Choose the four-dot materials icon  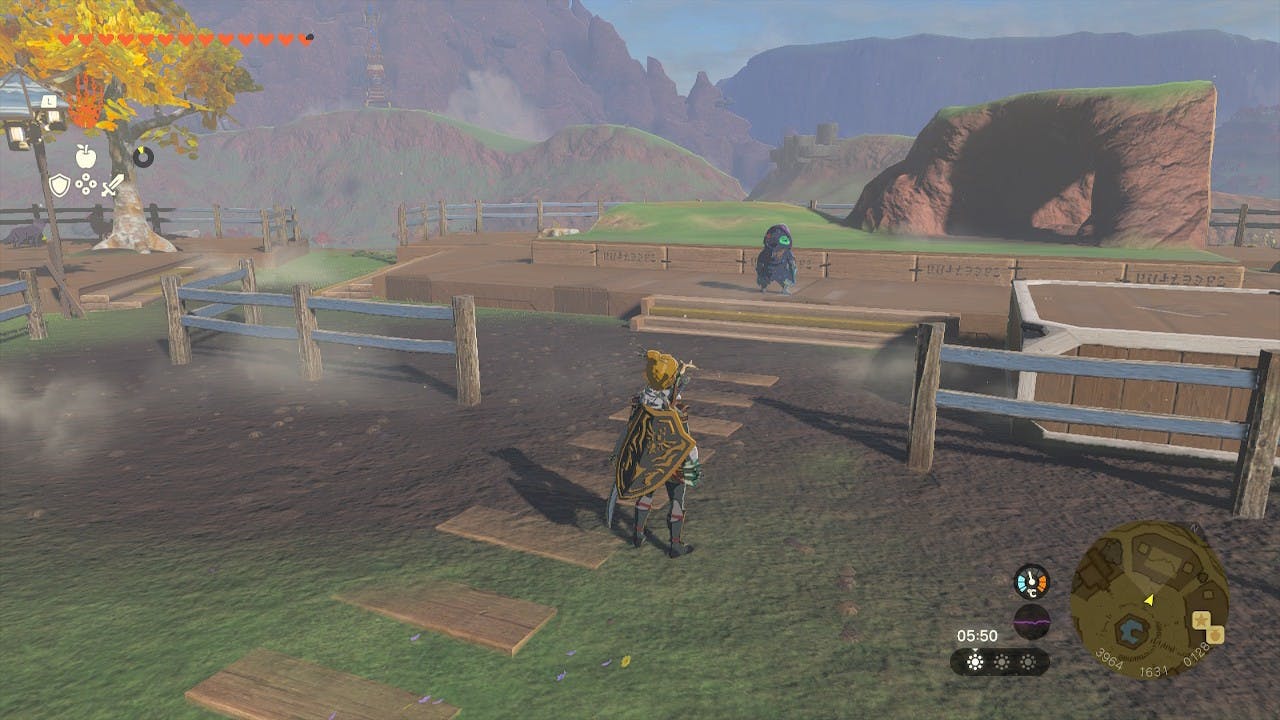(x=87, y=185)
